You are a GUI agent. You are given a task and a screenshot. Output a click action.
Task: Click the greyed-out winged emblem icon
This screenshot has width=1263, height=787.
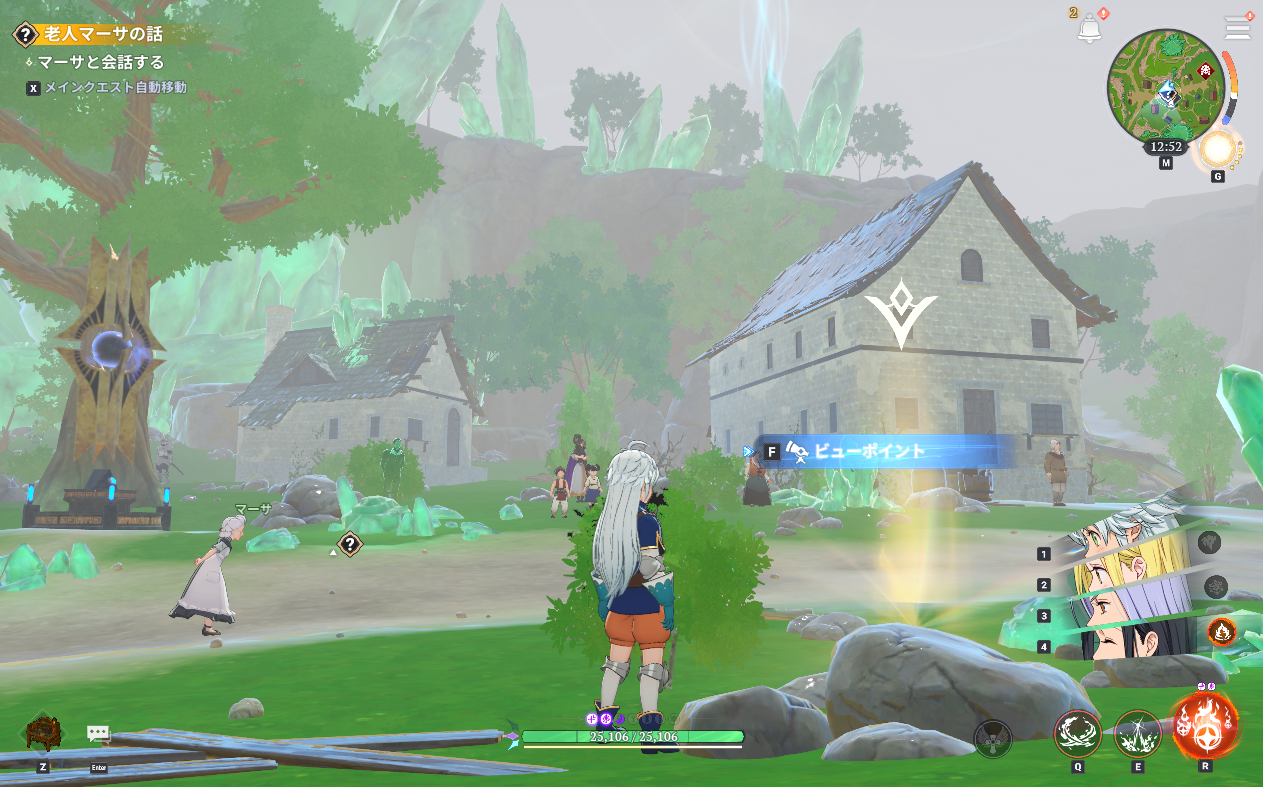(x=992, y=739)
